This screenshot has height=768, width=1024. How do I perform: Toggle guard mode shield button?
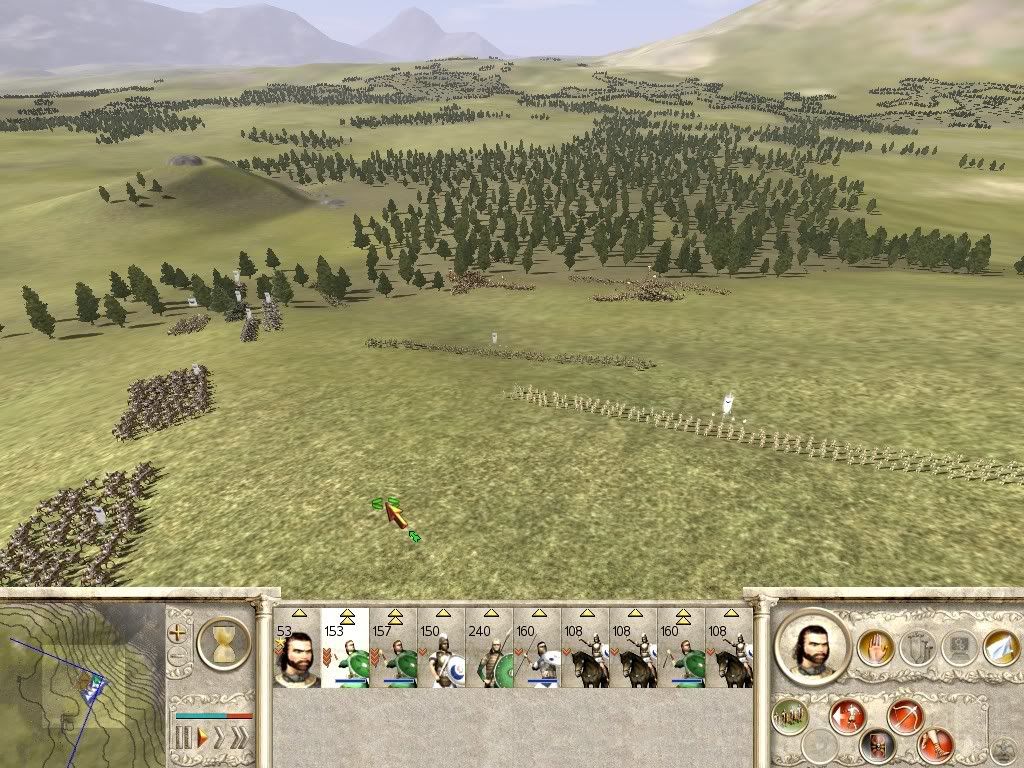(877, 745)
